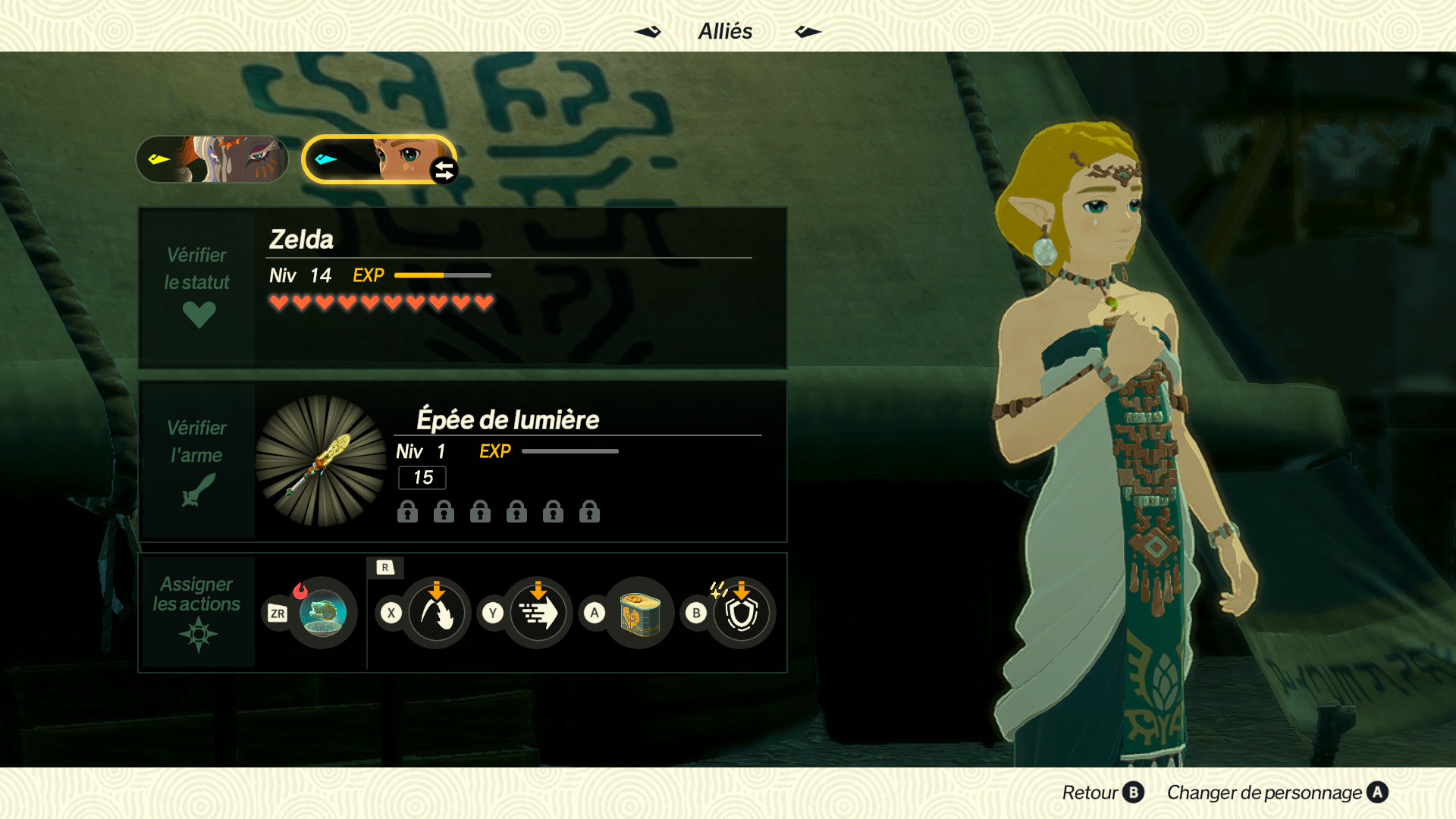Viewport: 1456px width, 819px height.
Task: Go to the next menu page arrow
Action: pos(808,32)
